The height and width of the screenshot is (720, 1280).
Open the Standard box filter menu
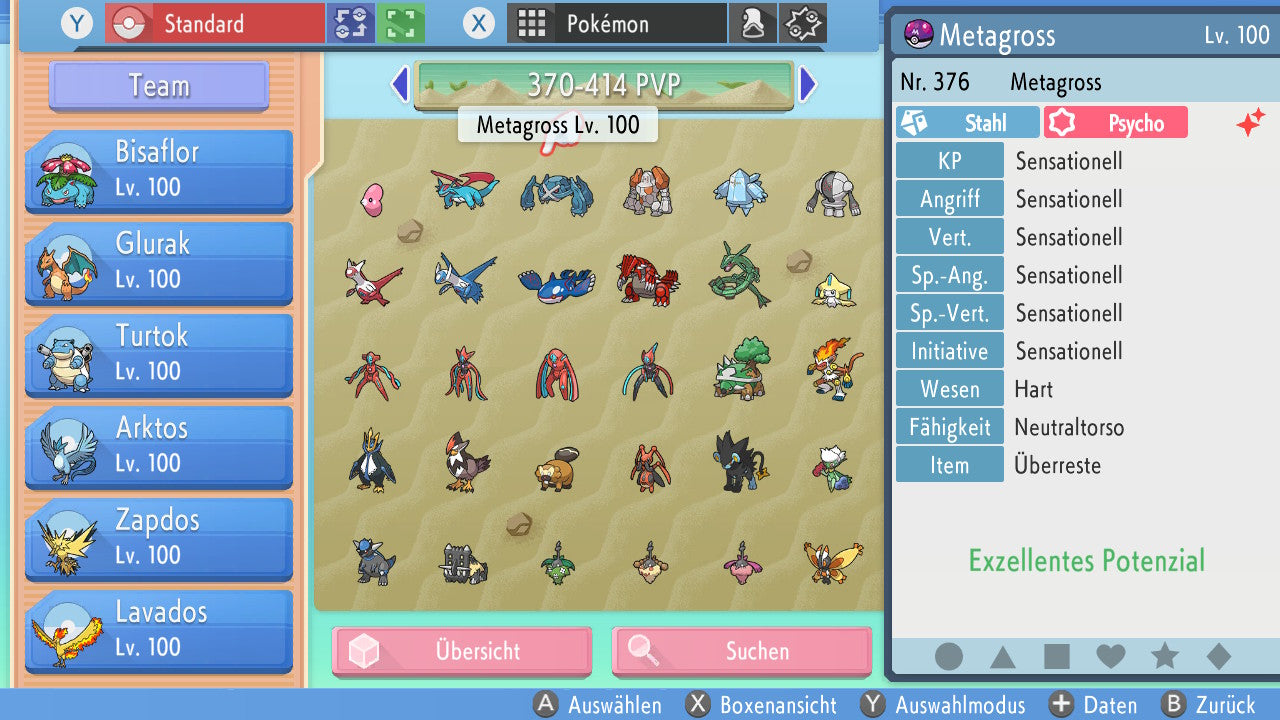(213, 23)
